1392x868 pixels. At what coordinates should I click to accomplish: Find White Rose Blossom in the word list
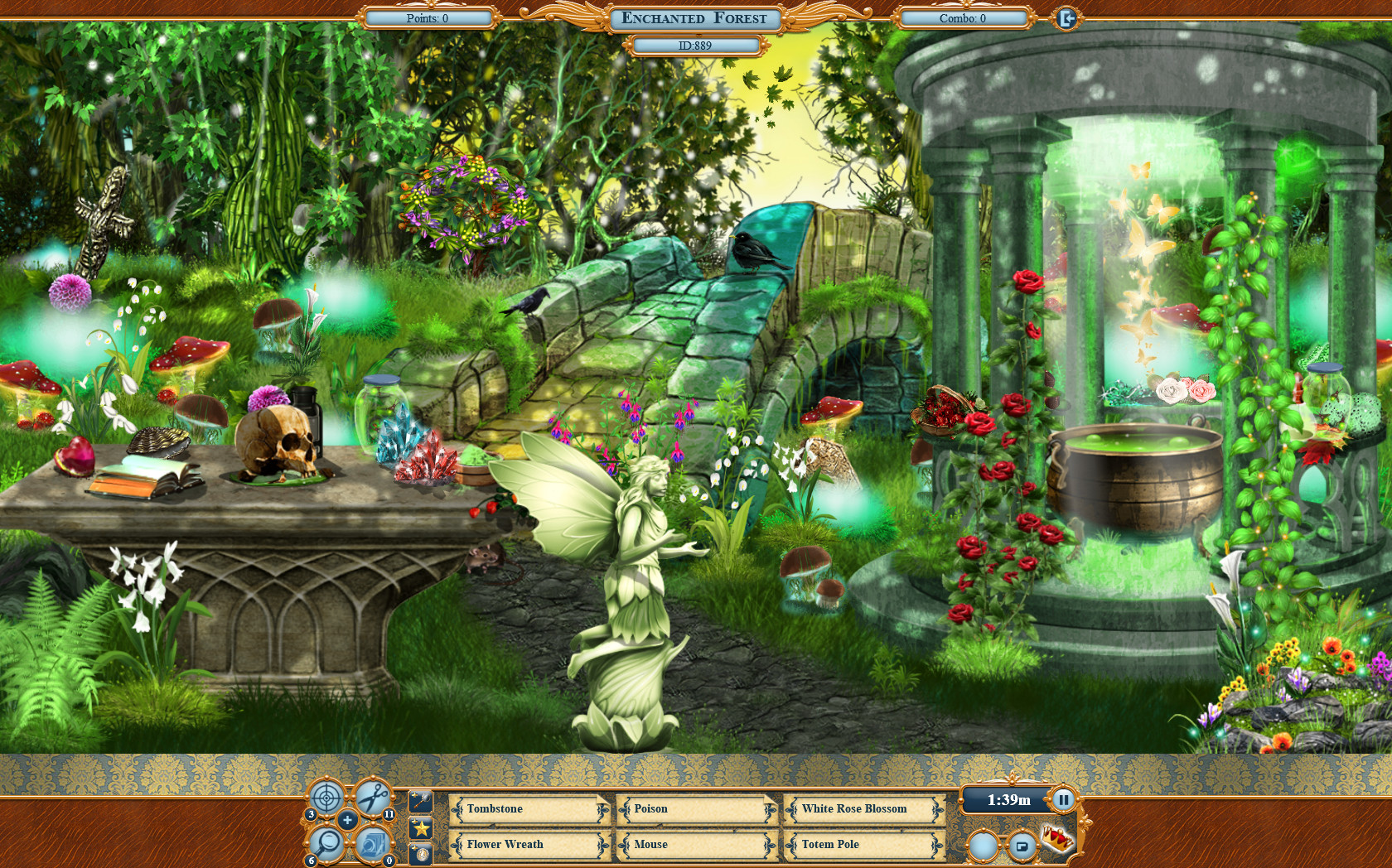pos(856,810)
